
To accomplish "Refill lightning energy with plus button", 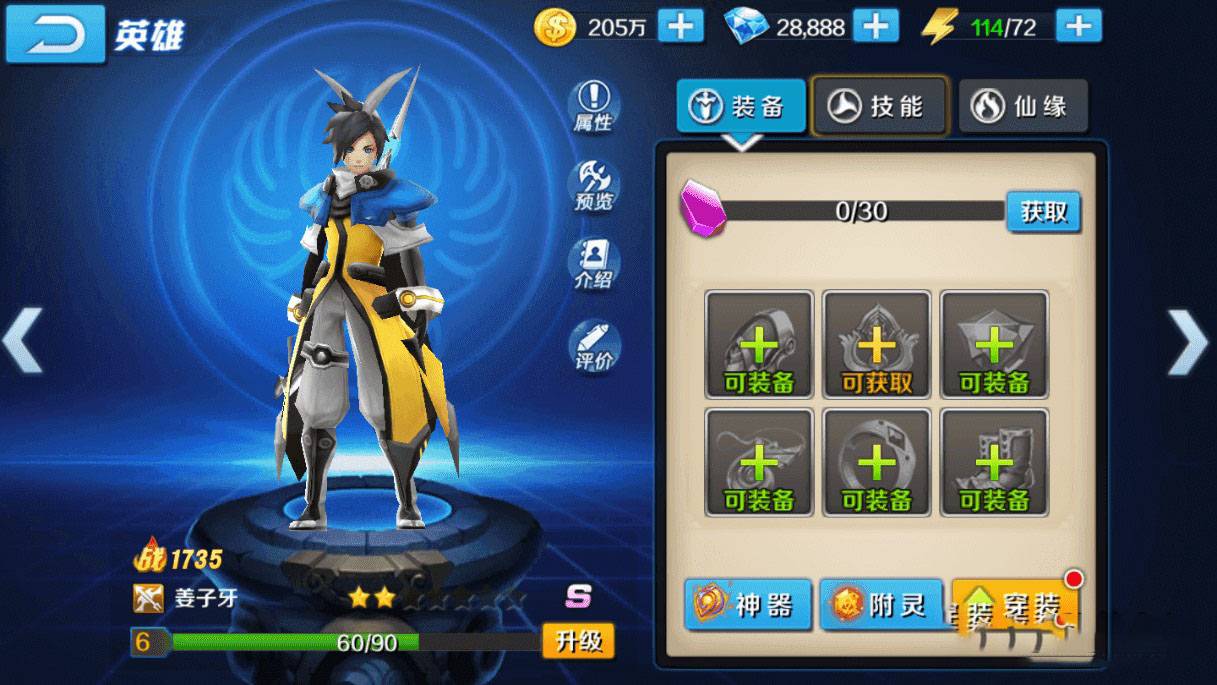I will click(1078, 26).
